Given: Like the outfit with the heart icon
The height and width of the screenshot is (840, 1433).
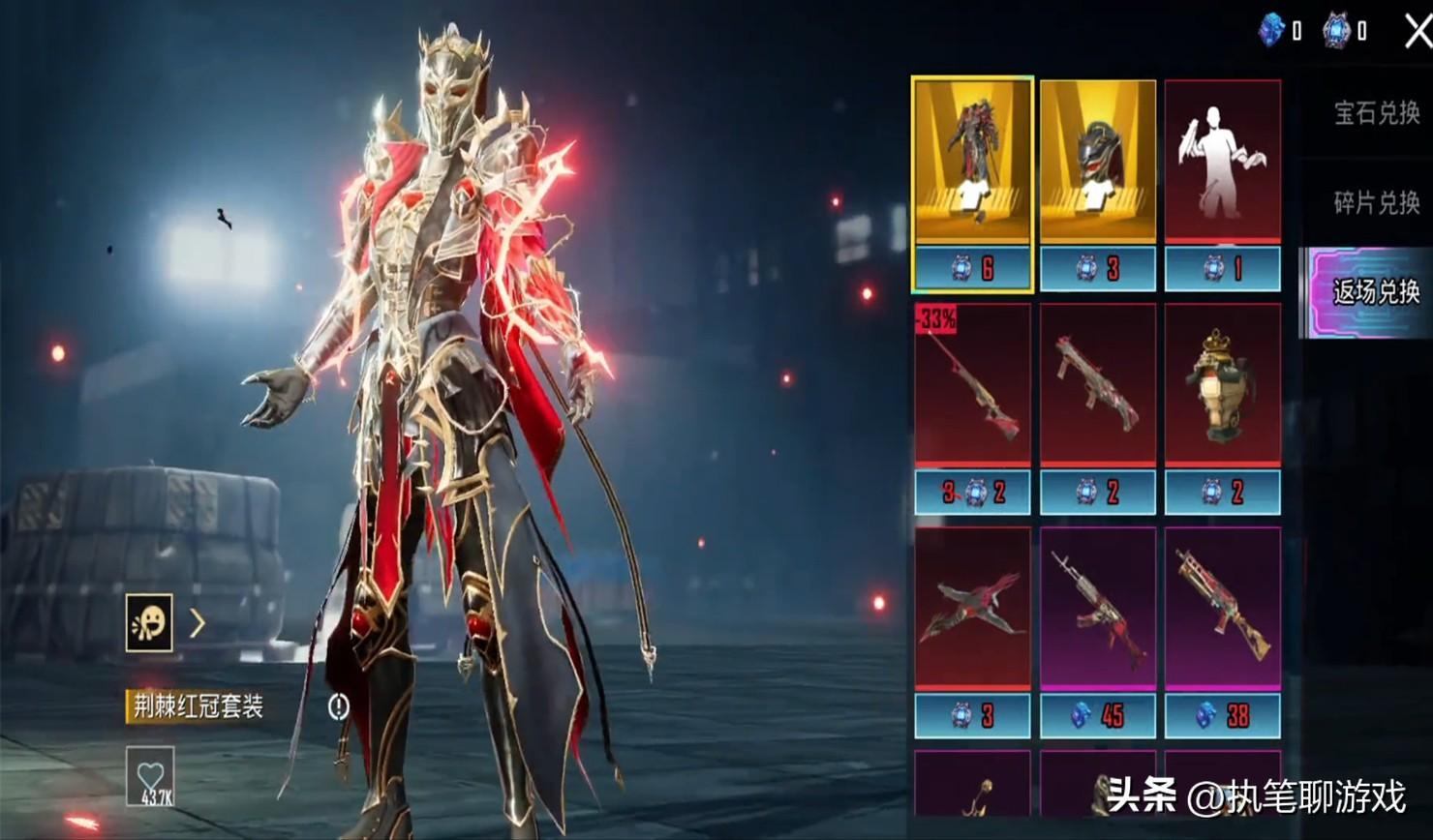Looking at the screenshot, I should (x=150, y=776).
